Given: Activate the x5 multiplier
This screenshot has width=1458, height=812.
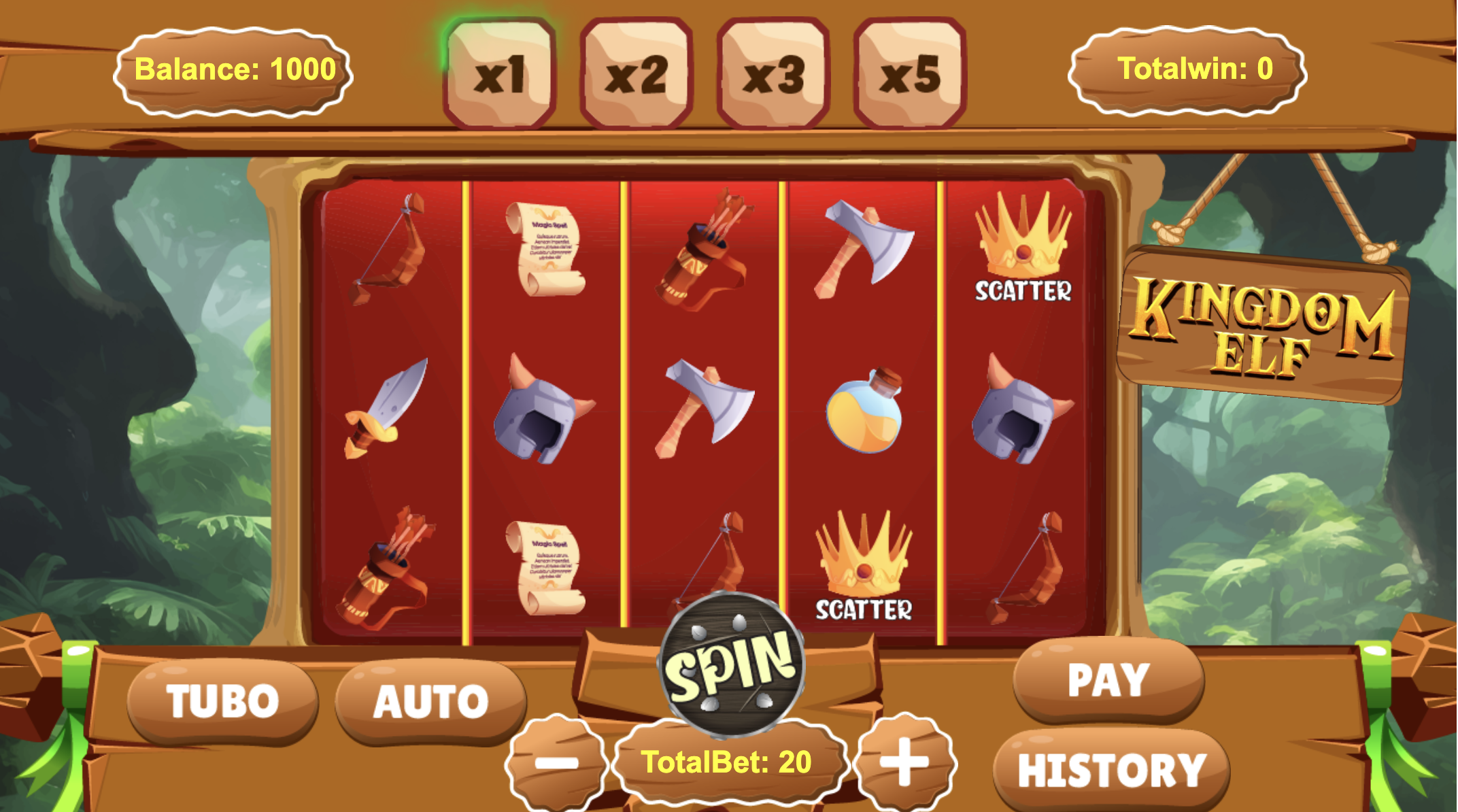Looking at the screenshot, I should pos(910,73).
